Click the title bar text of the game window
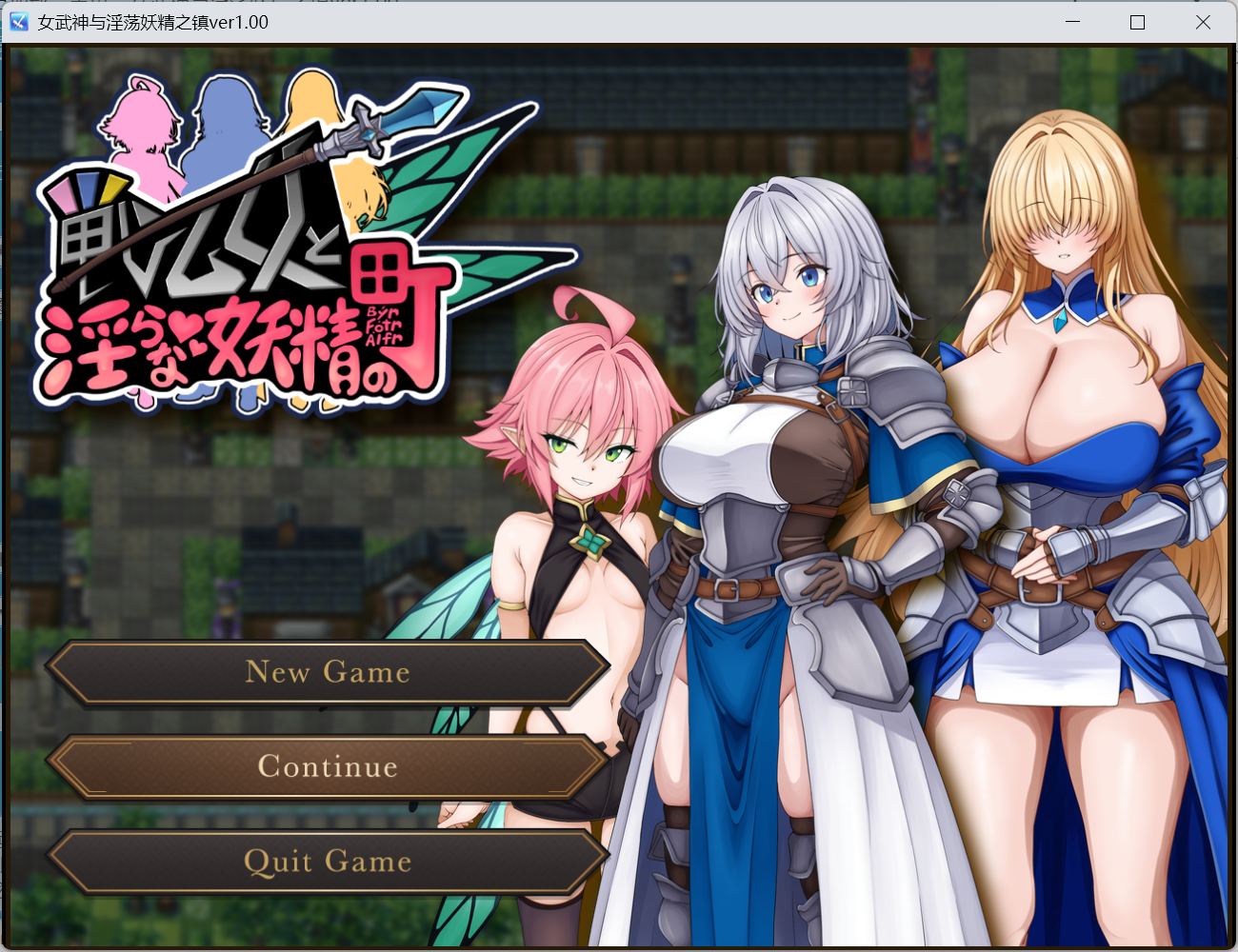Image resolution: width=1238 pixels, height=952 pixels. click(152, 21)
